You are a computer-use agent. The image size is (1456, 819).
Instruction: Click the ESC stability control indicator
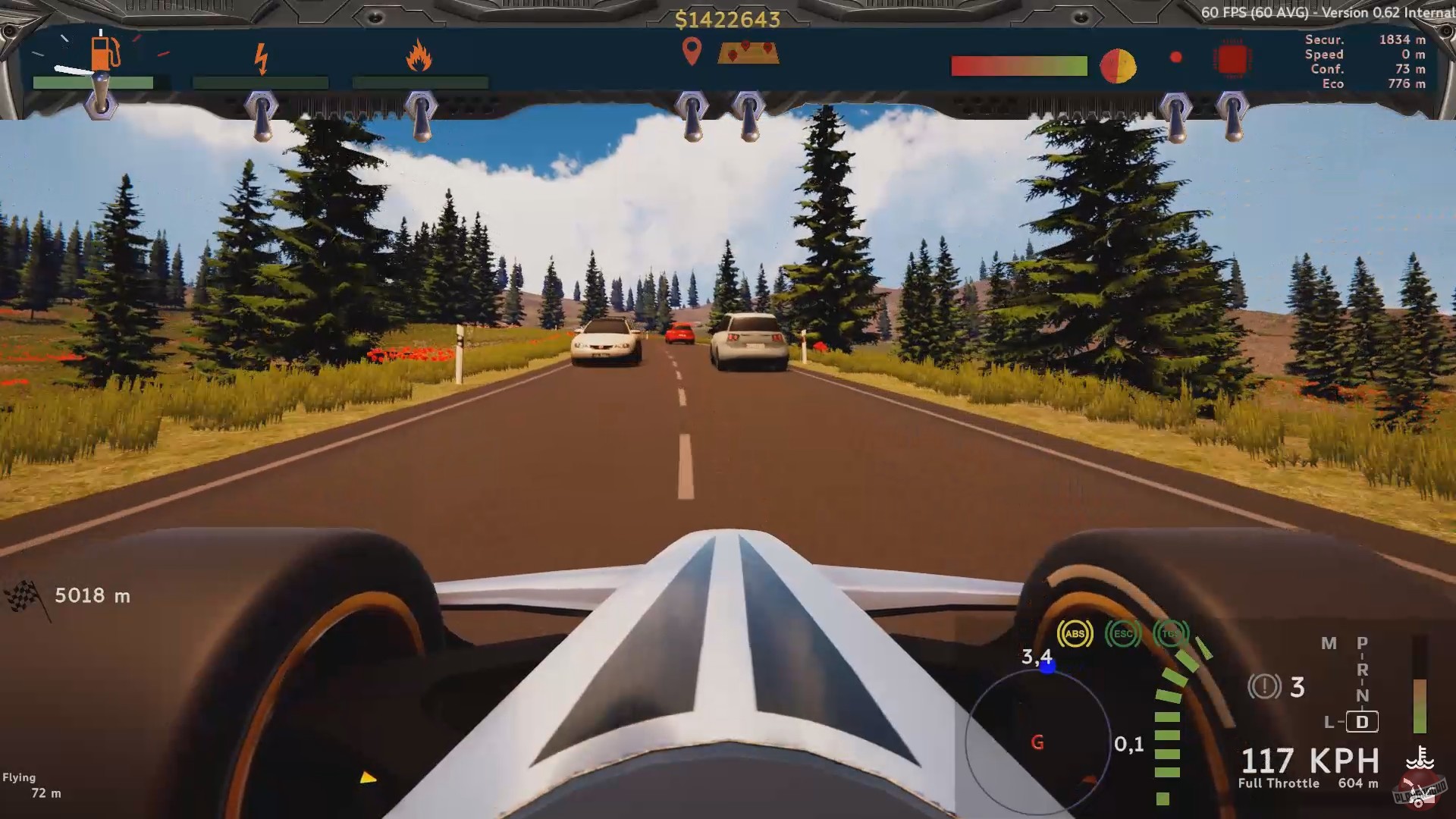pos(1122,634)
